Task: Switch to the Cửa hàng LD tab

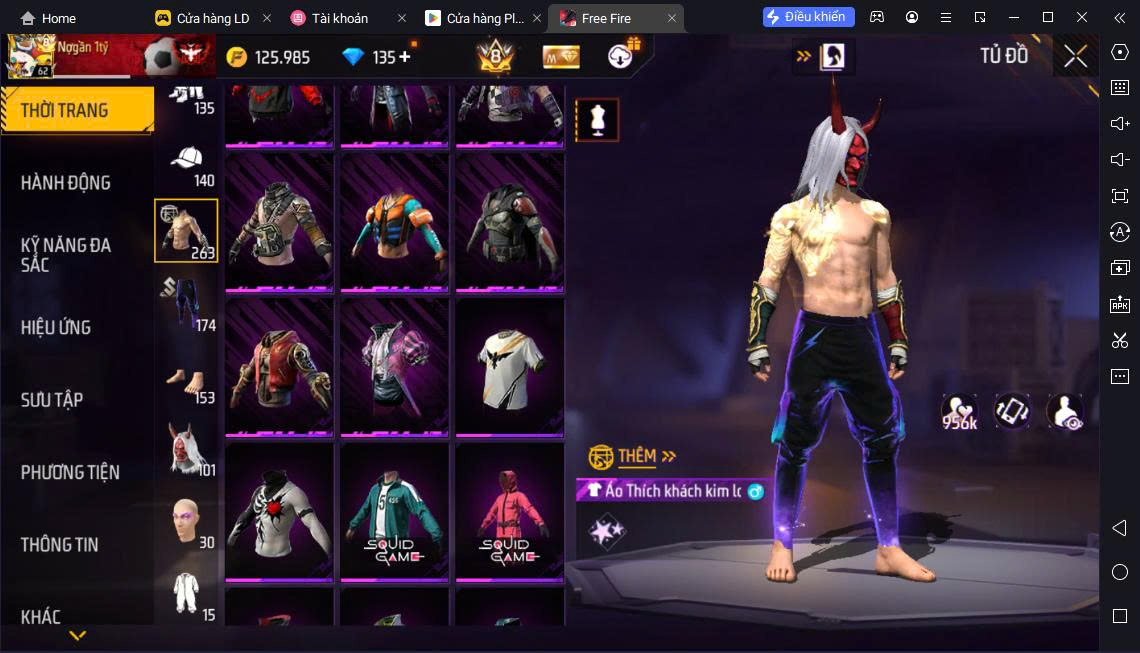Action: pos(212,18)
